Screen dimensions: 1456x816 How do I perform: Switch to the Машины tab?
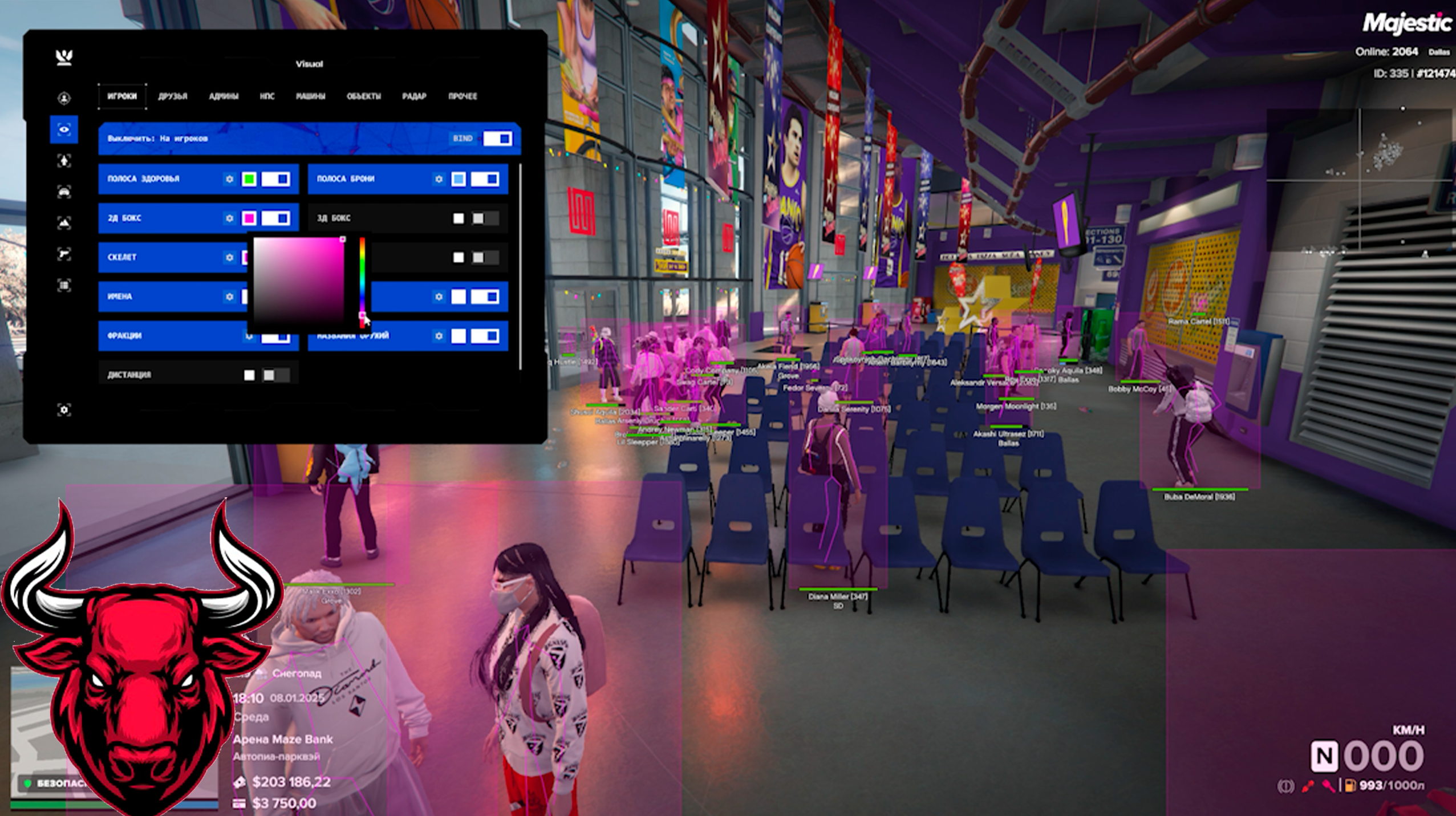tap(310, 96)
